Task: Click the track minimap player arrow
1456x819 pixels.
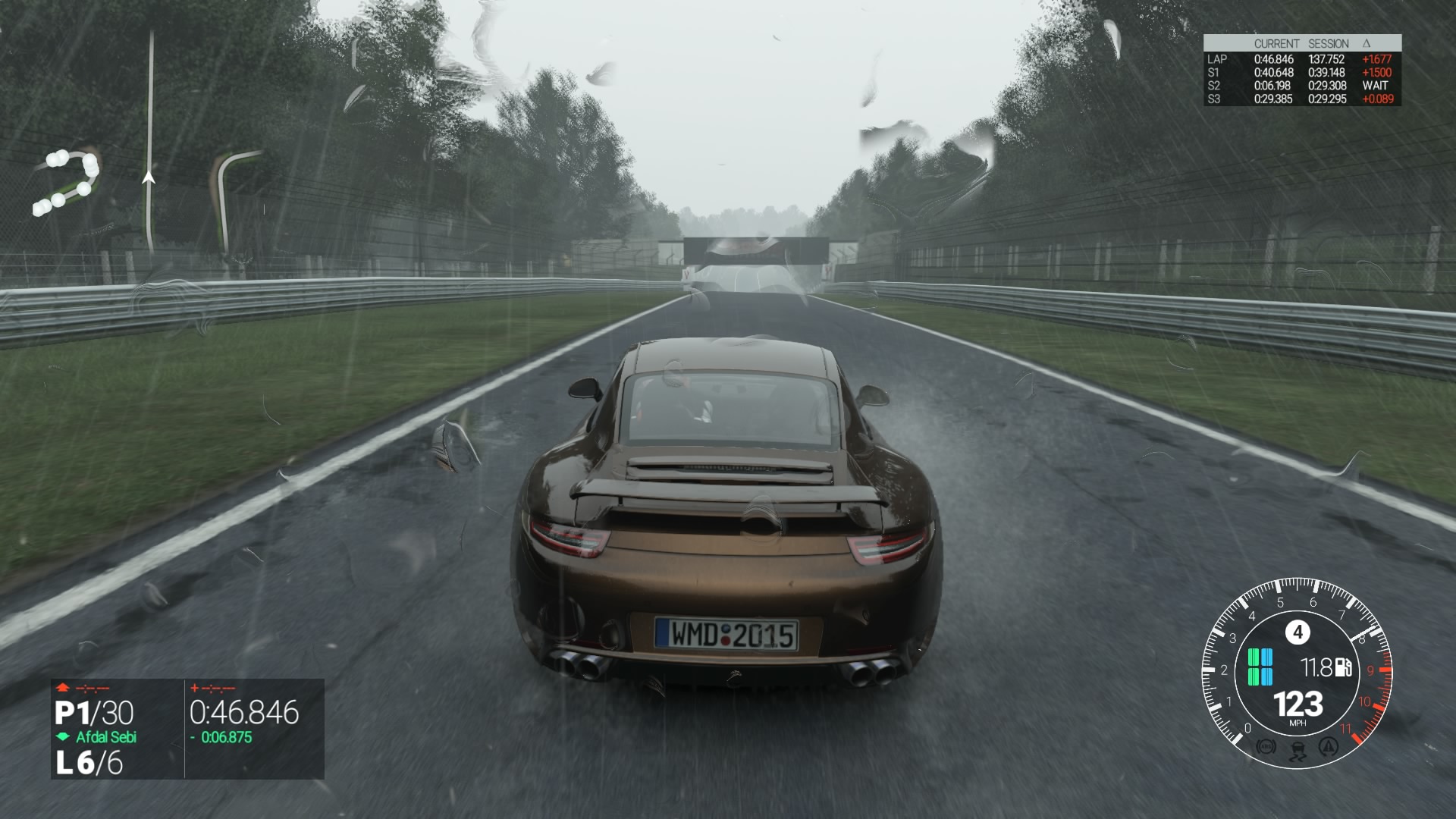Action: coord(149,177)
